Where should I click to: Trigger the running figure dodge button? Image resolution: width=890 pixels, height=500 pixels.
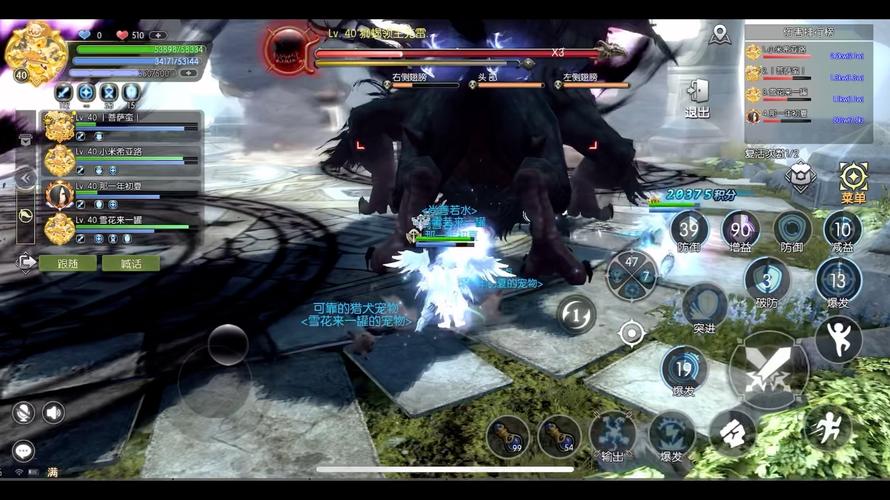828,428
